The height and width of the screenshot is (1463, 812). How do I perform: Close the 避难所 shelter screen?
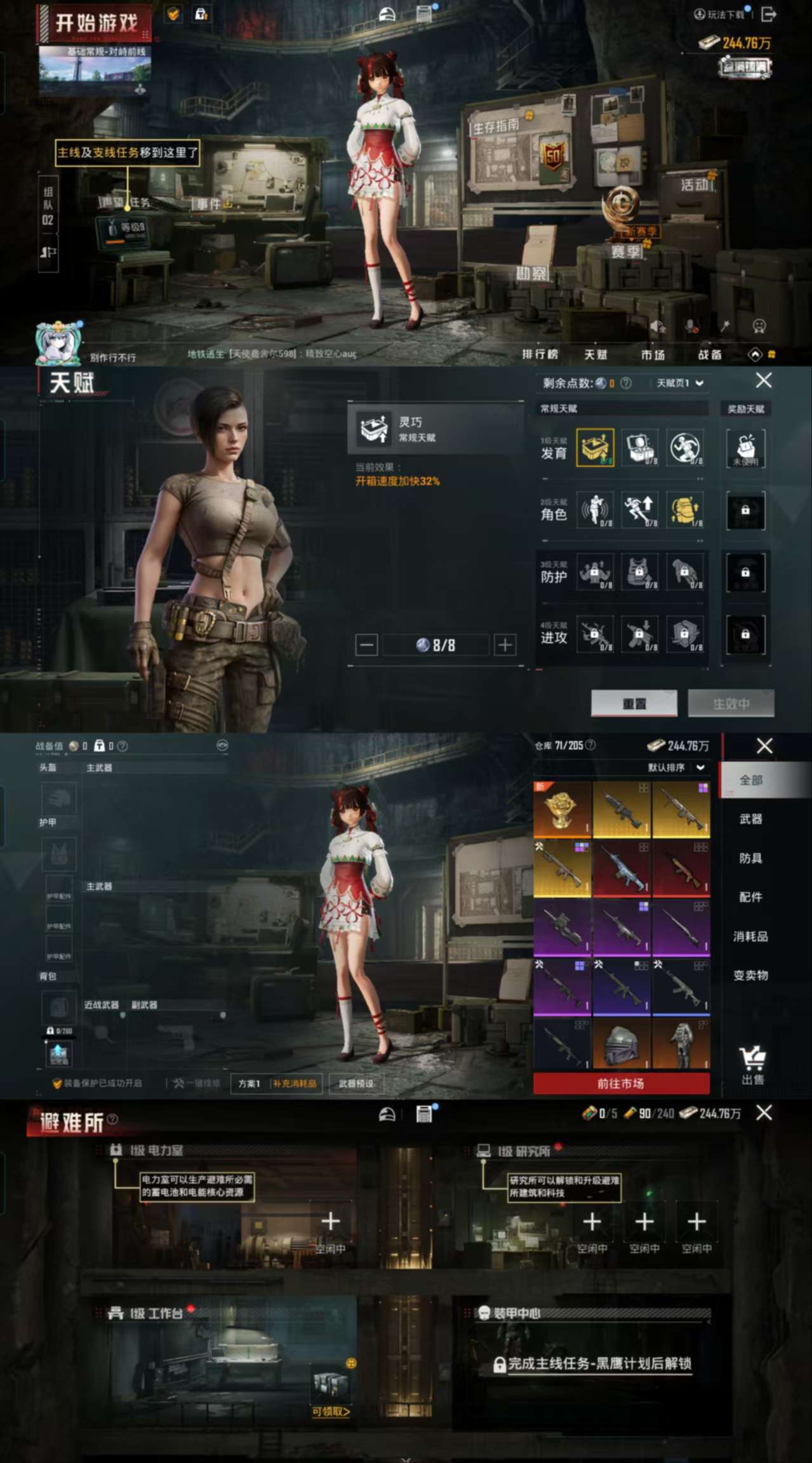pyautogui.click(x=764, y=1112)
